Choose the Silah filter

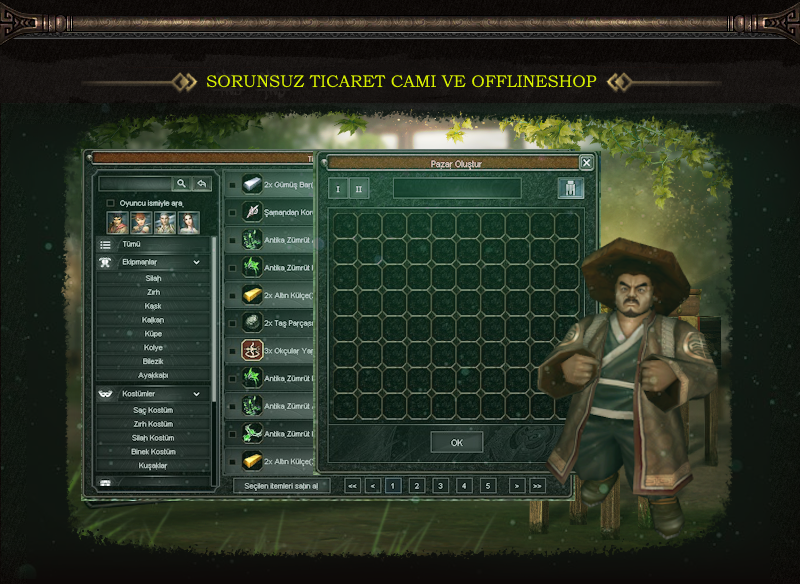click(x=154, y=278)
